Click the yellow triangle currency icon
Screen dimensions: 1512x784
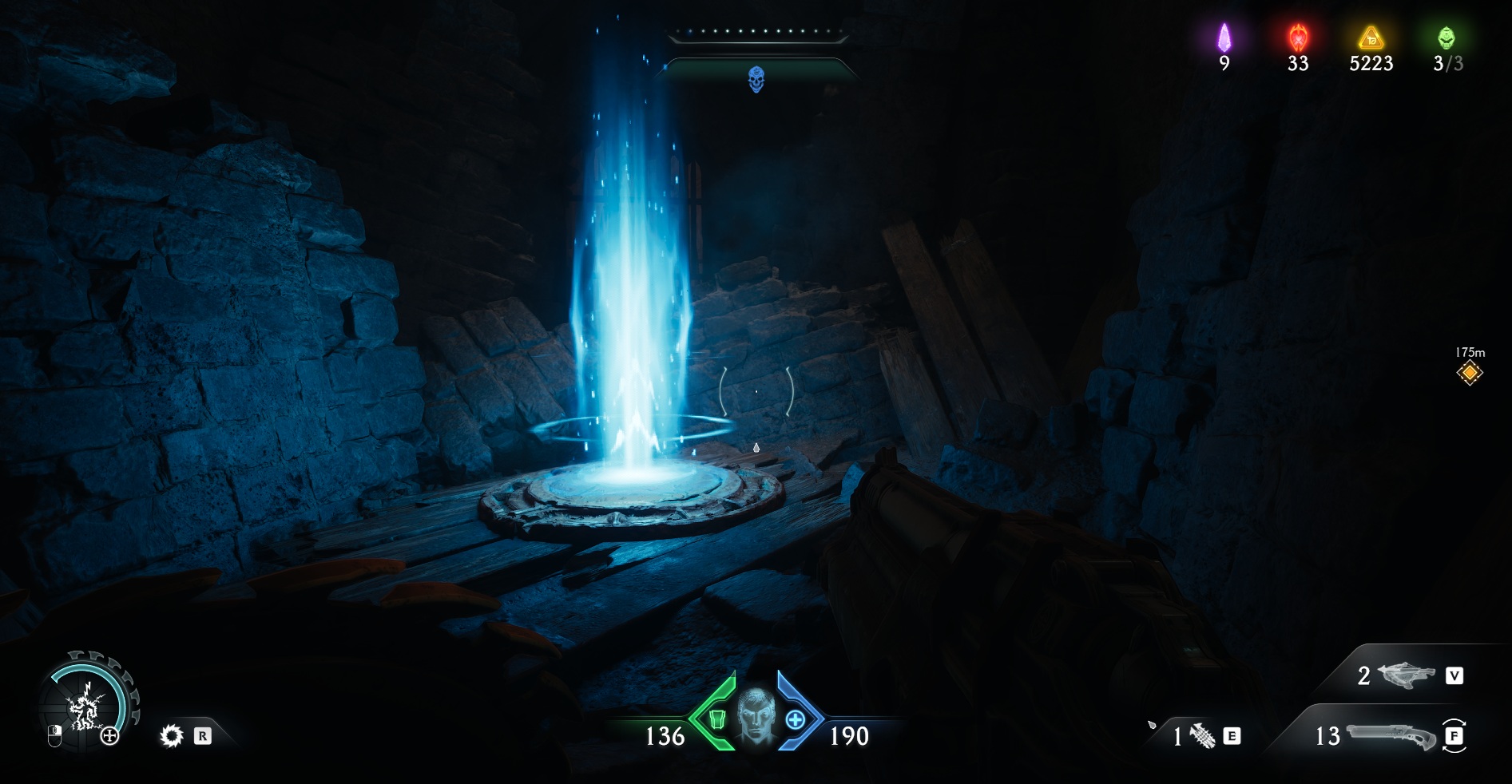coord(1371,38)
